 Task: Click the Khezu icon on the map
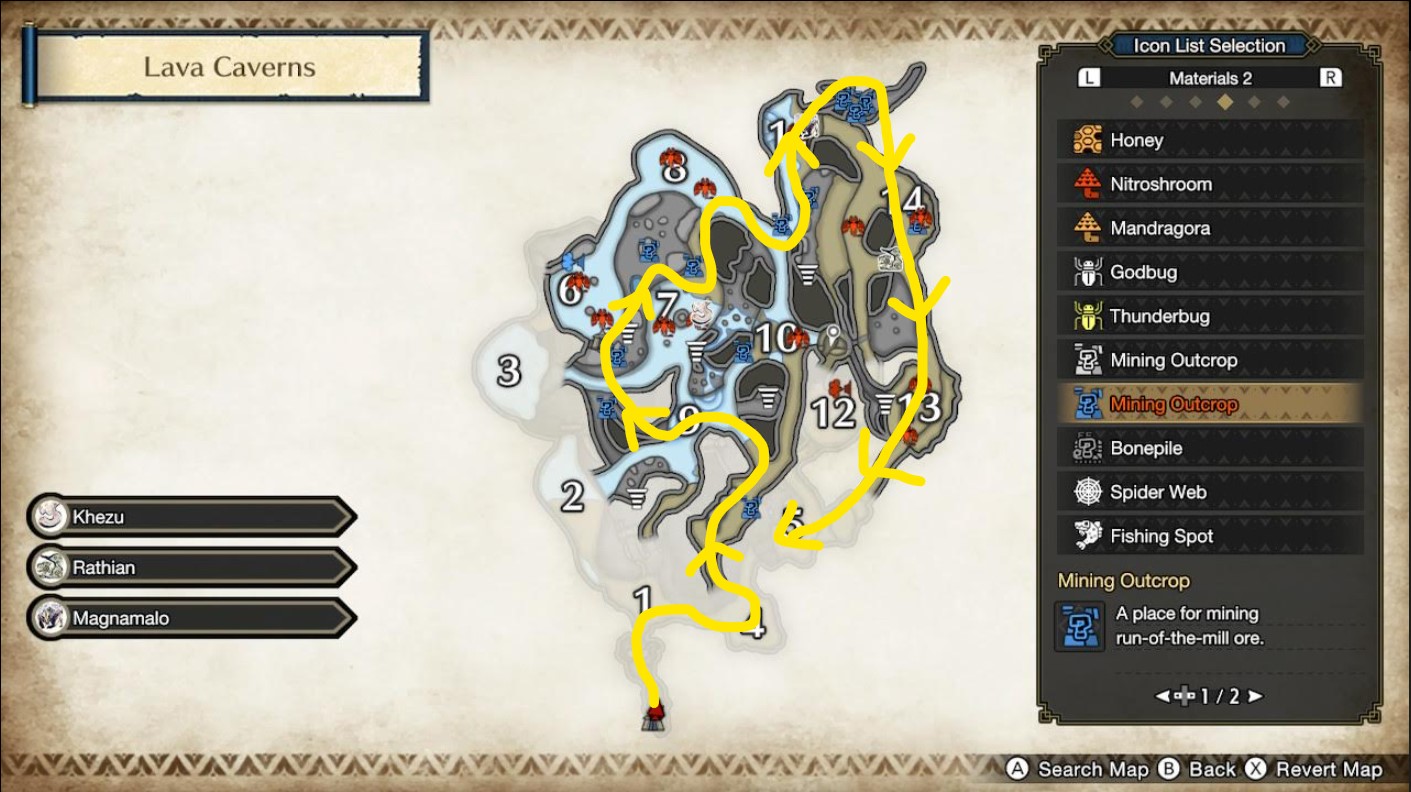[x=702, y=314]
